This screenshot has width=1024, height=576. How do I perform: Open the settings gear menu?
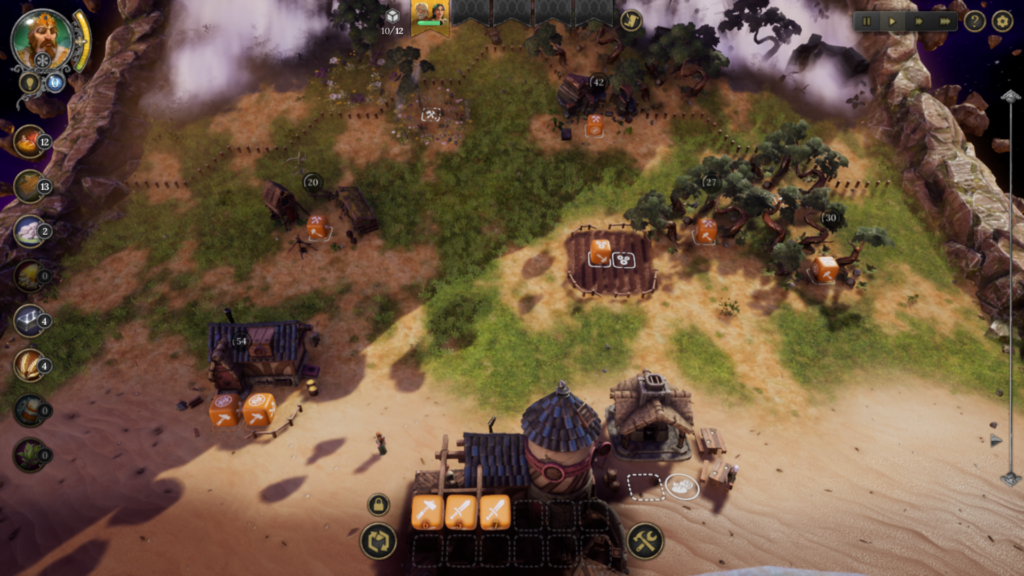tap(1002, 21)
